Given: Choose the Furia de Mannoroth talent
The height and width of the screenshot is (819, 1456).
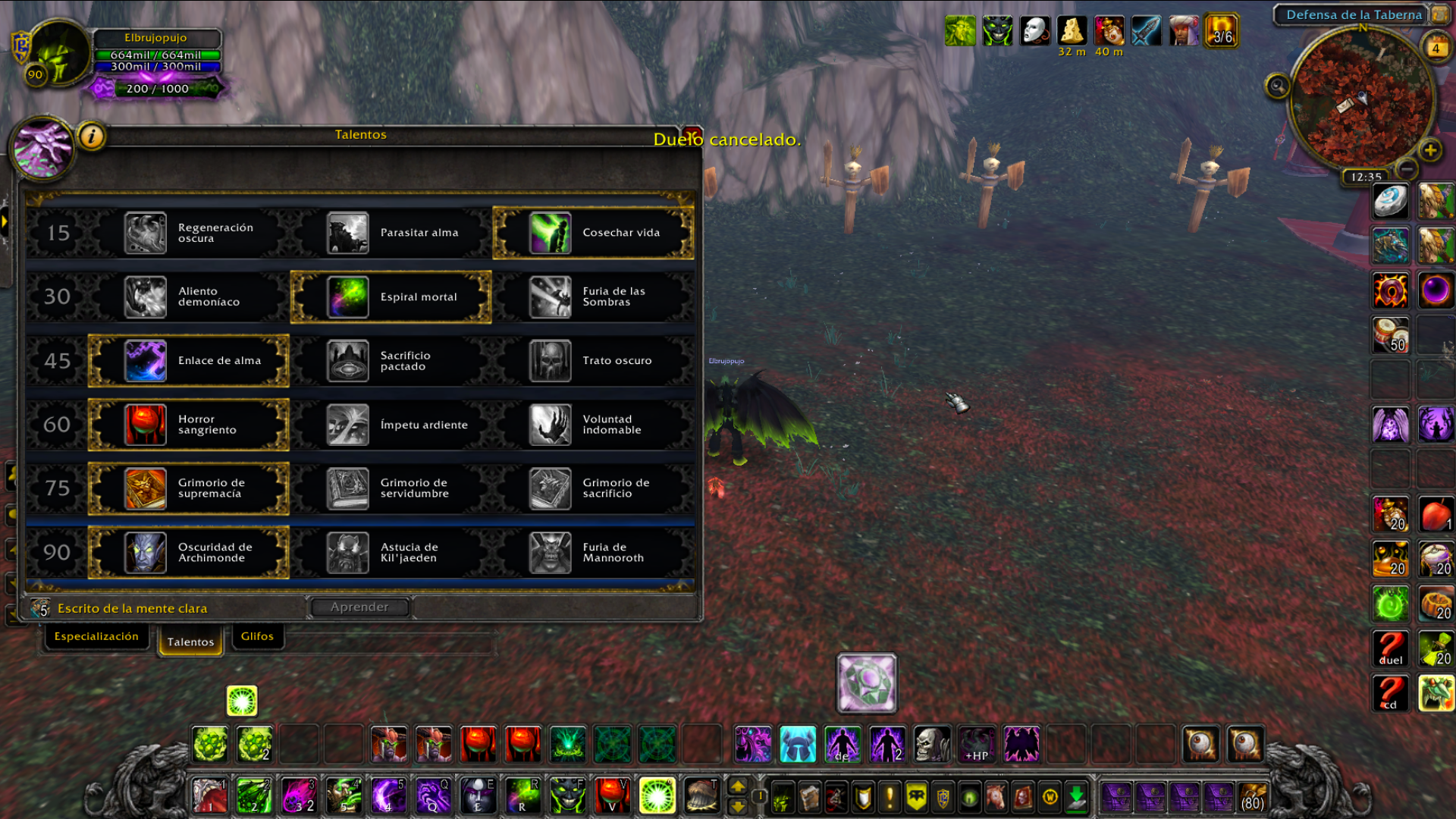Looking at the screenshot, I should pyautogui.click(x=593, y=552).
